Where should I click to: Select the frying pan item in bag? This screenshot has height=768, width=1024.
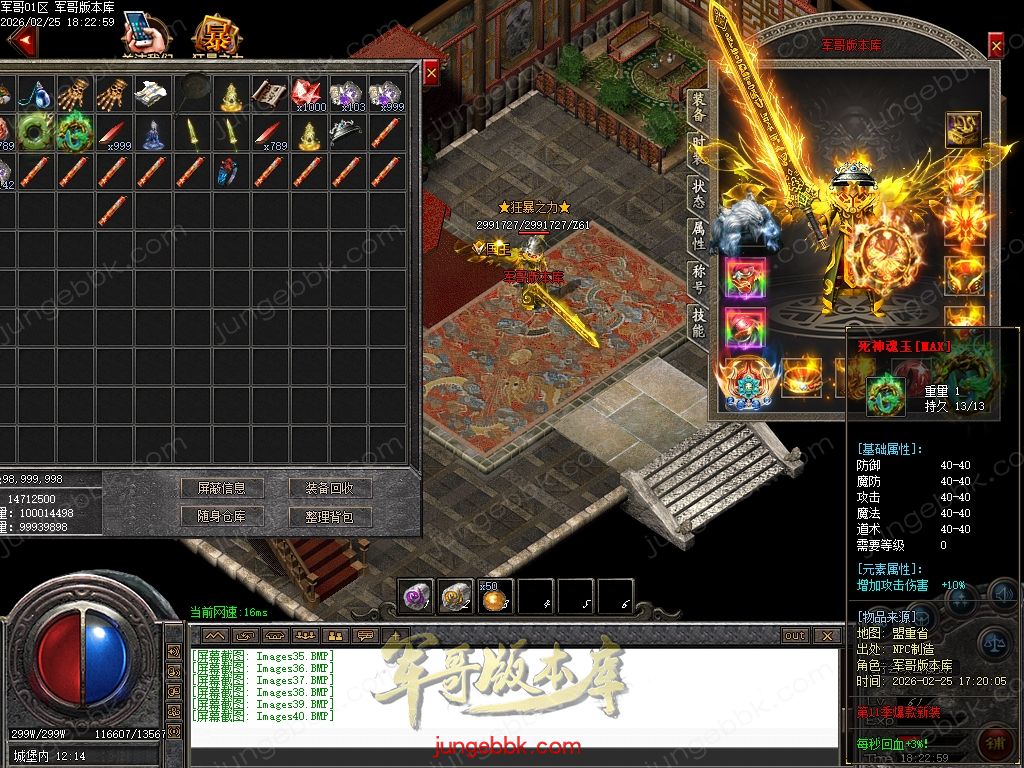193,95
